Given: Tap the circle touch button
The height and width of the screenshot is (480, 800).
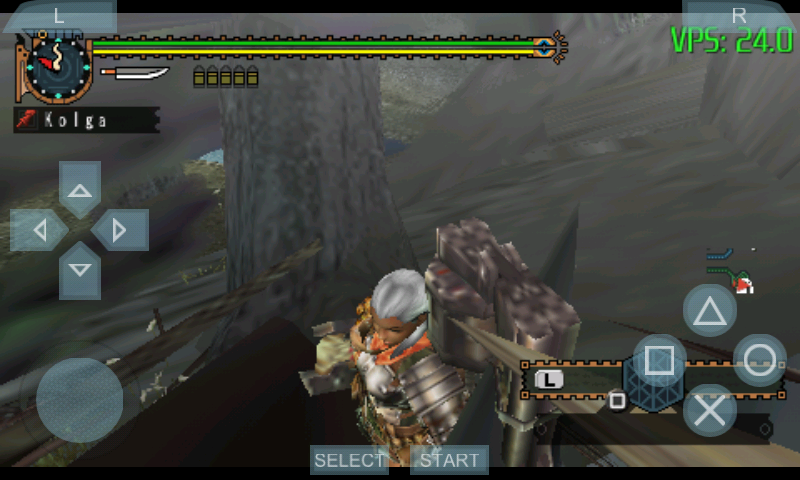Looking at the screenshot, I should coord(760,360).
